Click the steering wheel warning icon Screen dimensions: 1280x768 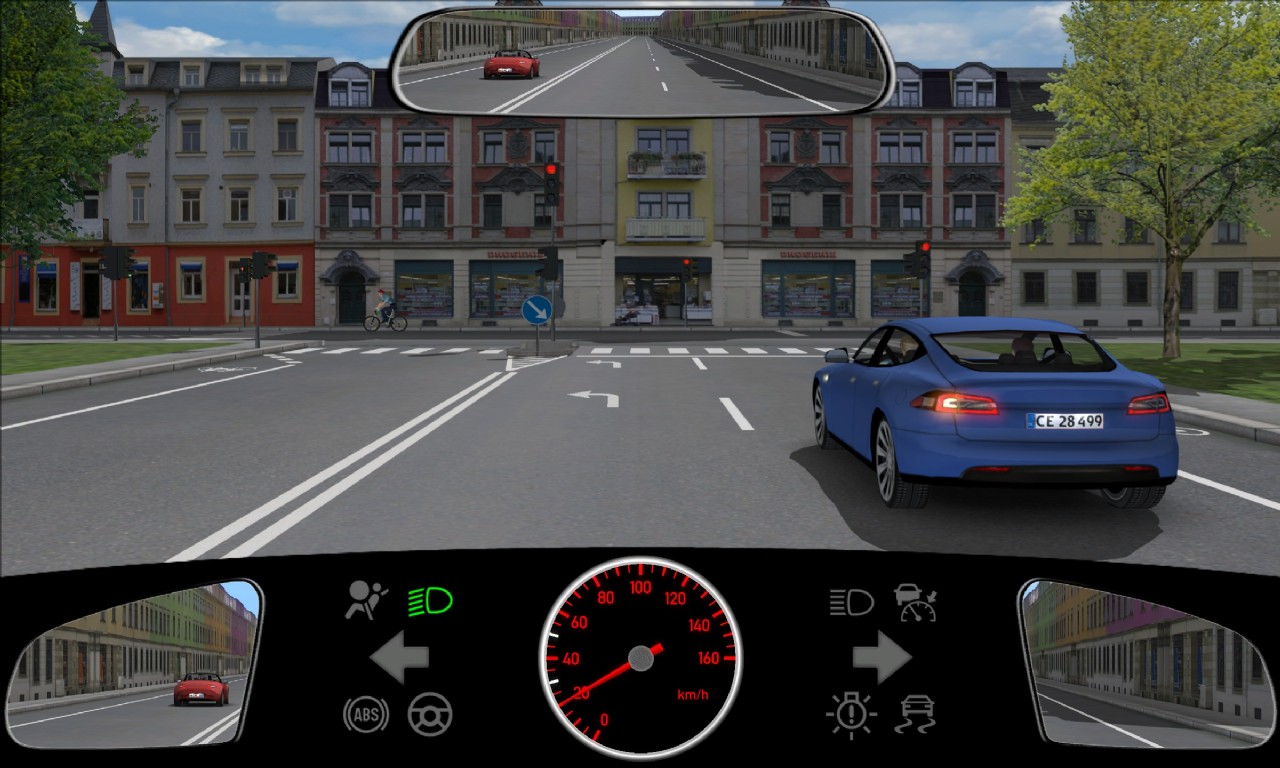tap(430, 714)
